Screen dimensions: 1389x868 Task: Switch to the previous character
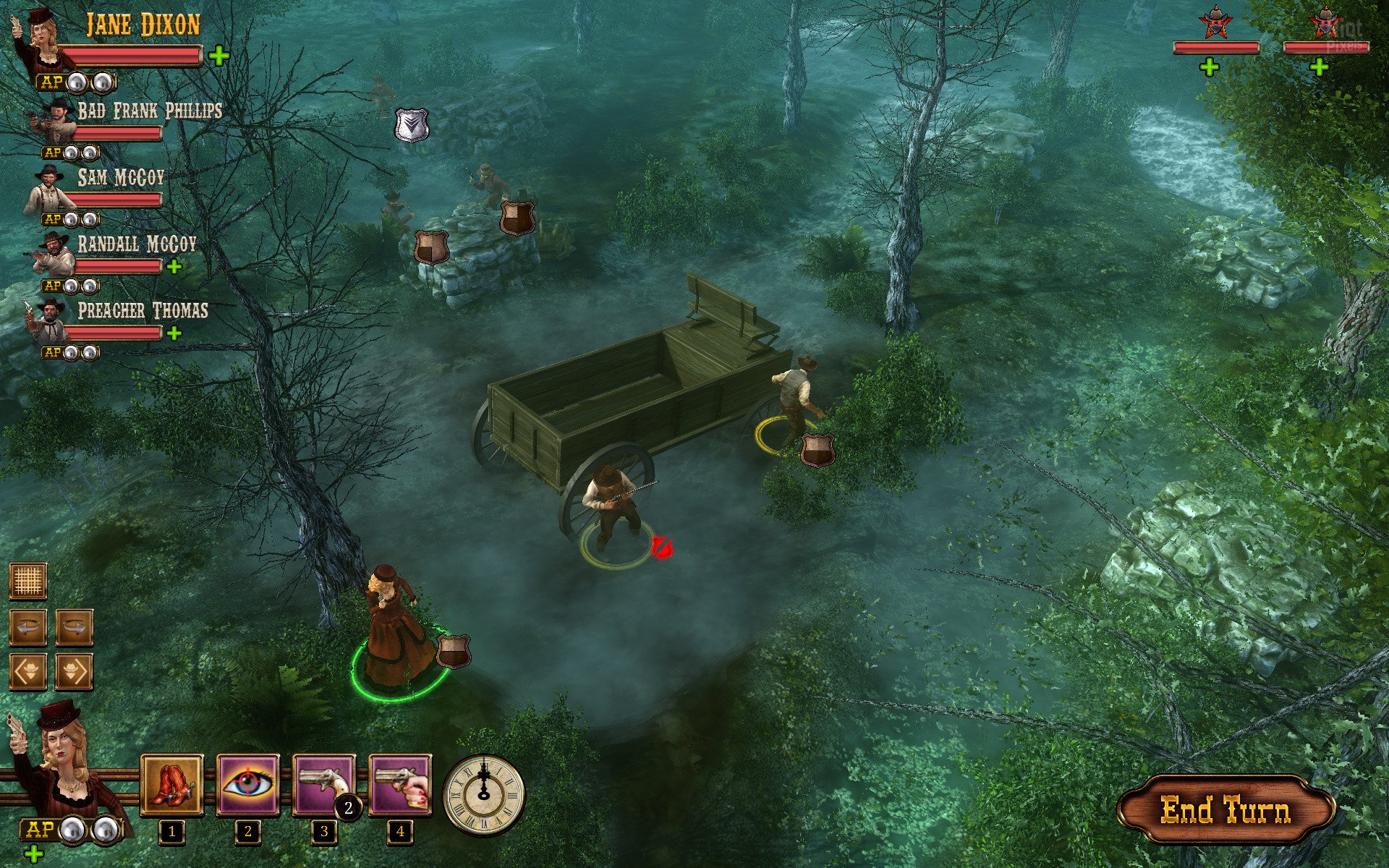coord(28,672)
